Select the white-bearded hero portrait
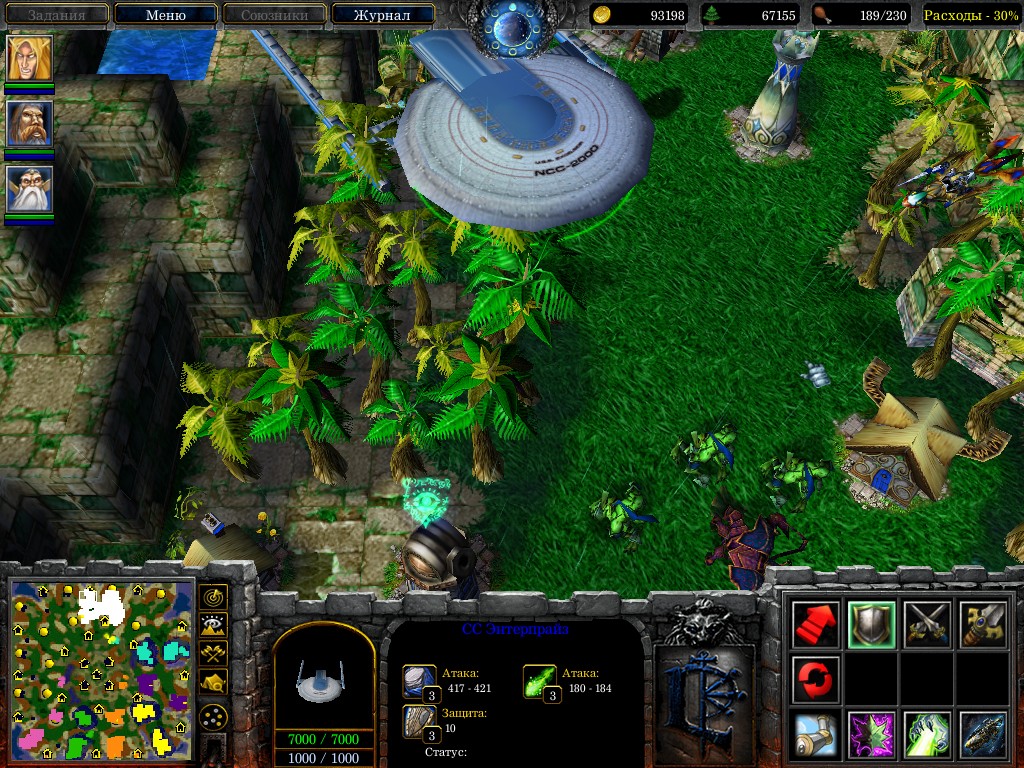1024x768 pixels. (x=30, y=190)
